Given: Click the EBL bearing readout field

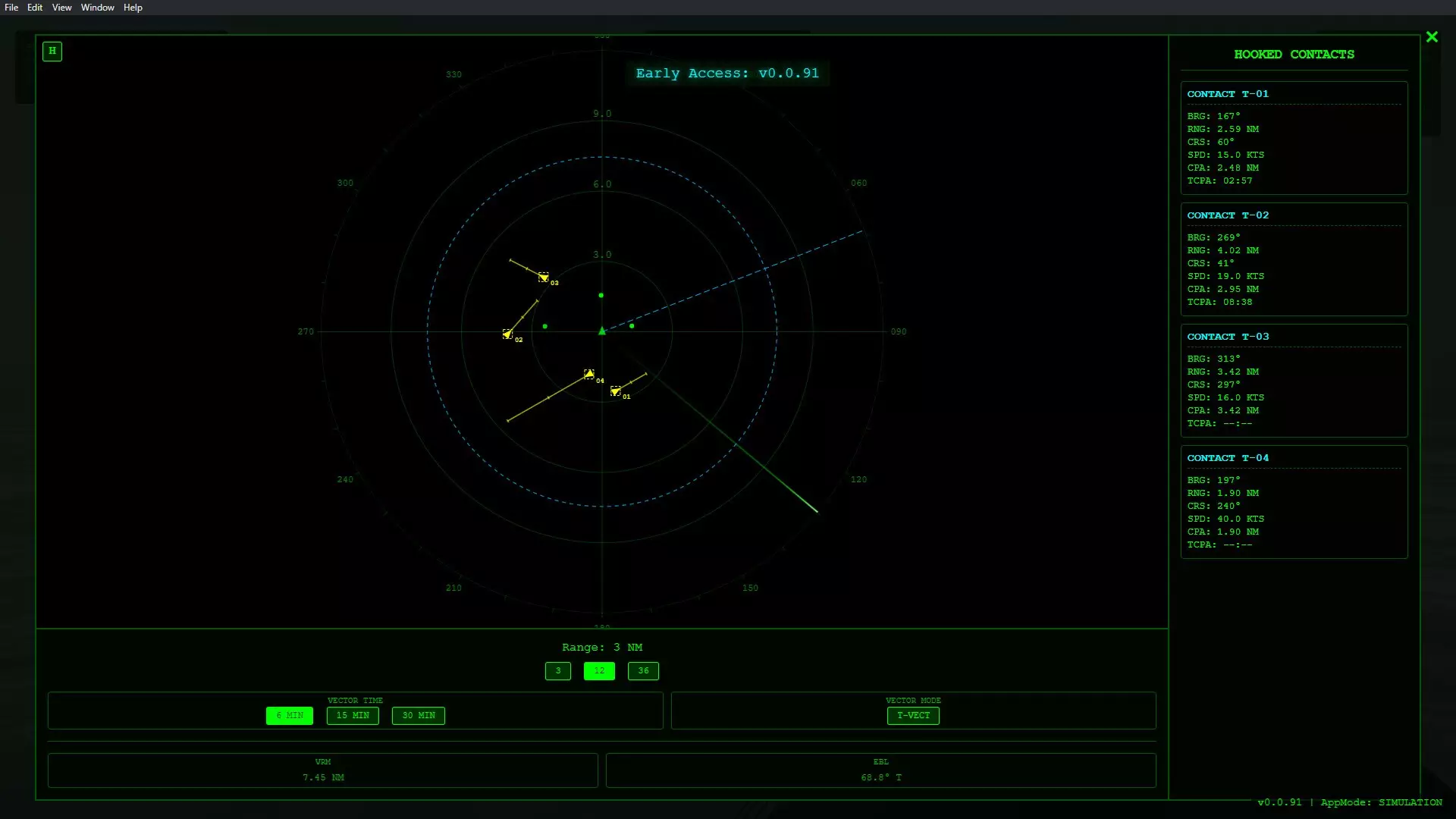Looking at the screenshot, I should pos(880,777).
